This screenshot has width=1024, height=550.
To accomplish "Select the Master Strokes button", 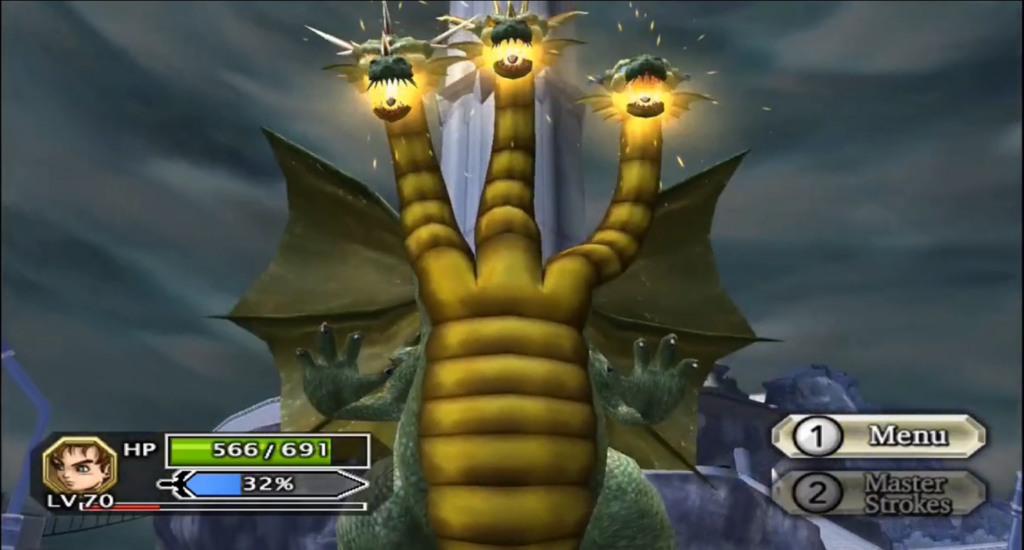I will click(879, 493).
